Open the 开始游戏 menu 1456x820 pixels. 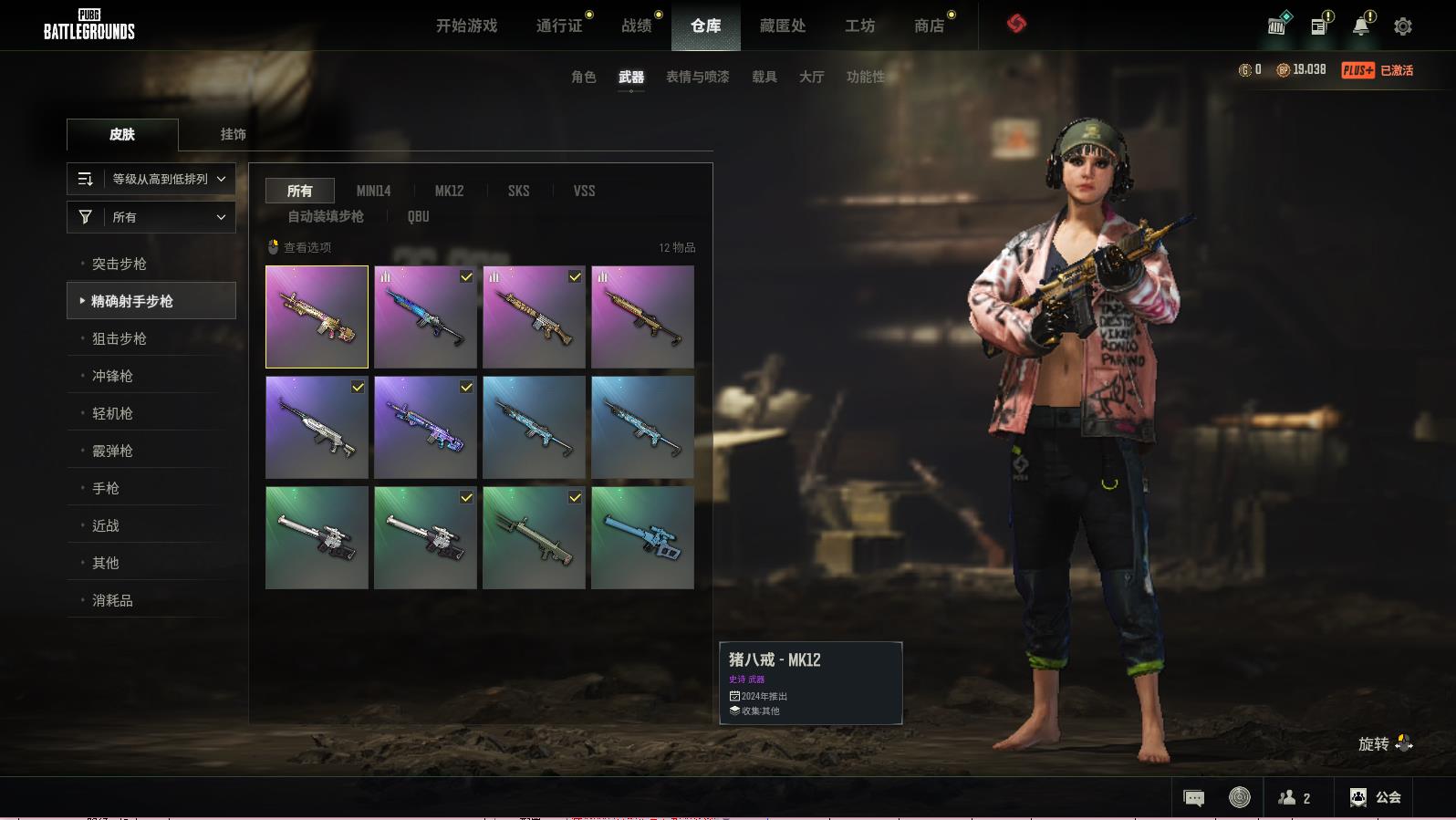click(466, 26)
